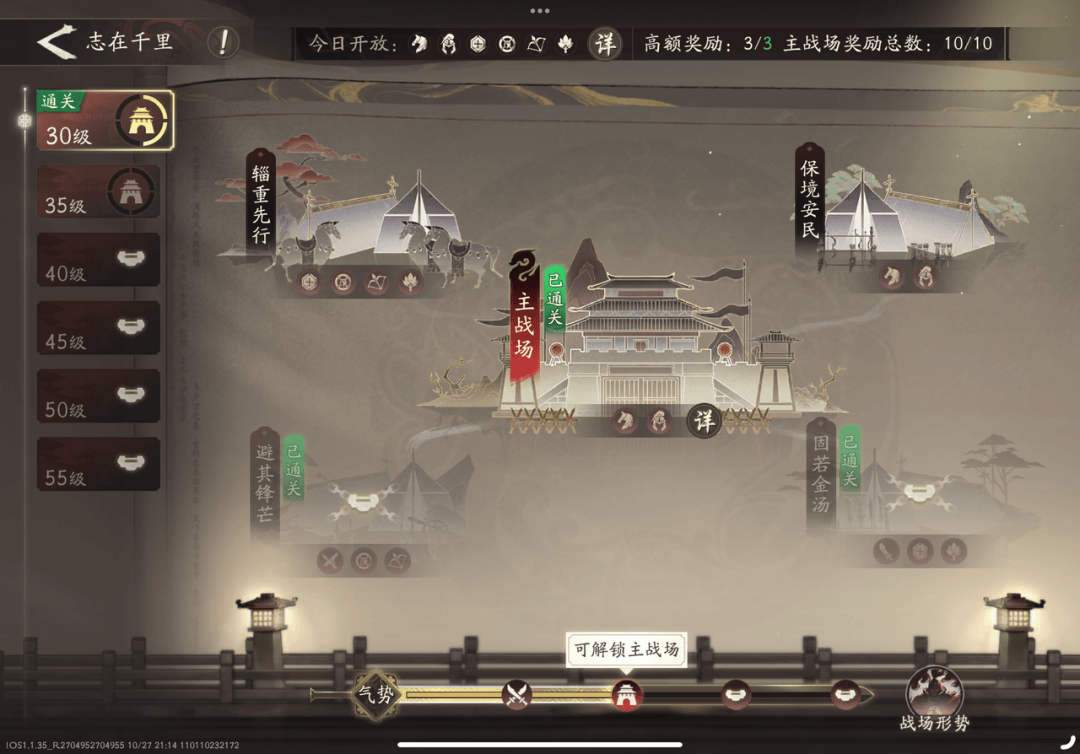Choose the locked 55级 stage
Viewport: 1080px width, 754px height.
(x=98, y=464)
